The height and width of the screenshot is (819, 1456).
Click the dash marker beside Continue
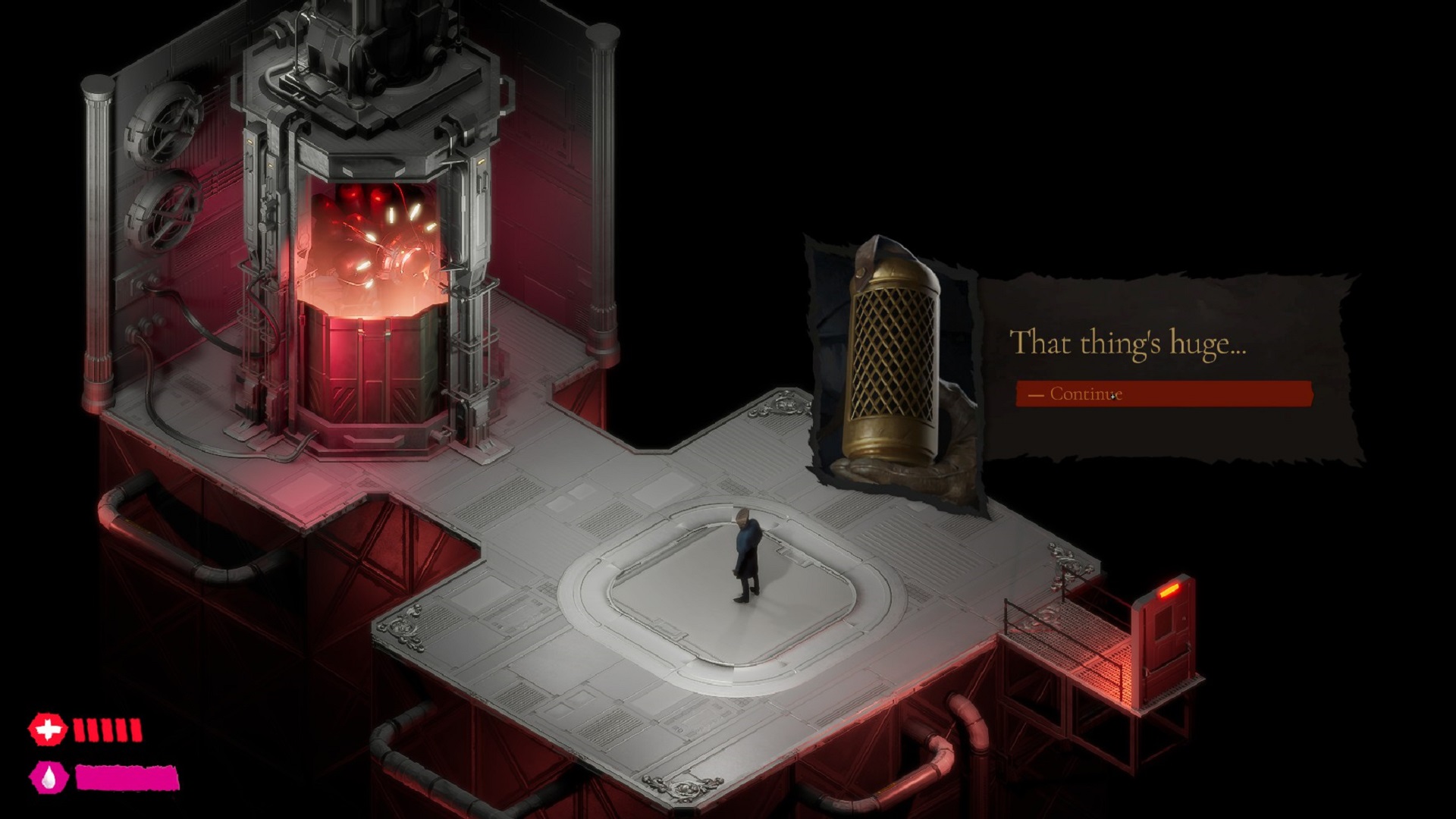[1035, 394]
